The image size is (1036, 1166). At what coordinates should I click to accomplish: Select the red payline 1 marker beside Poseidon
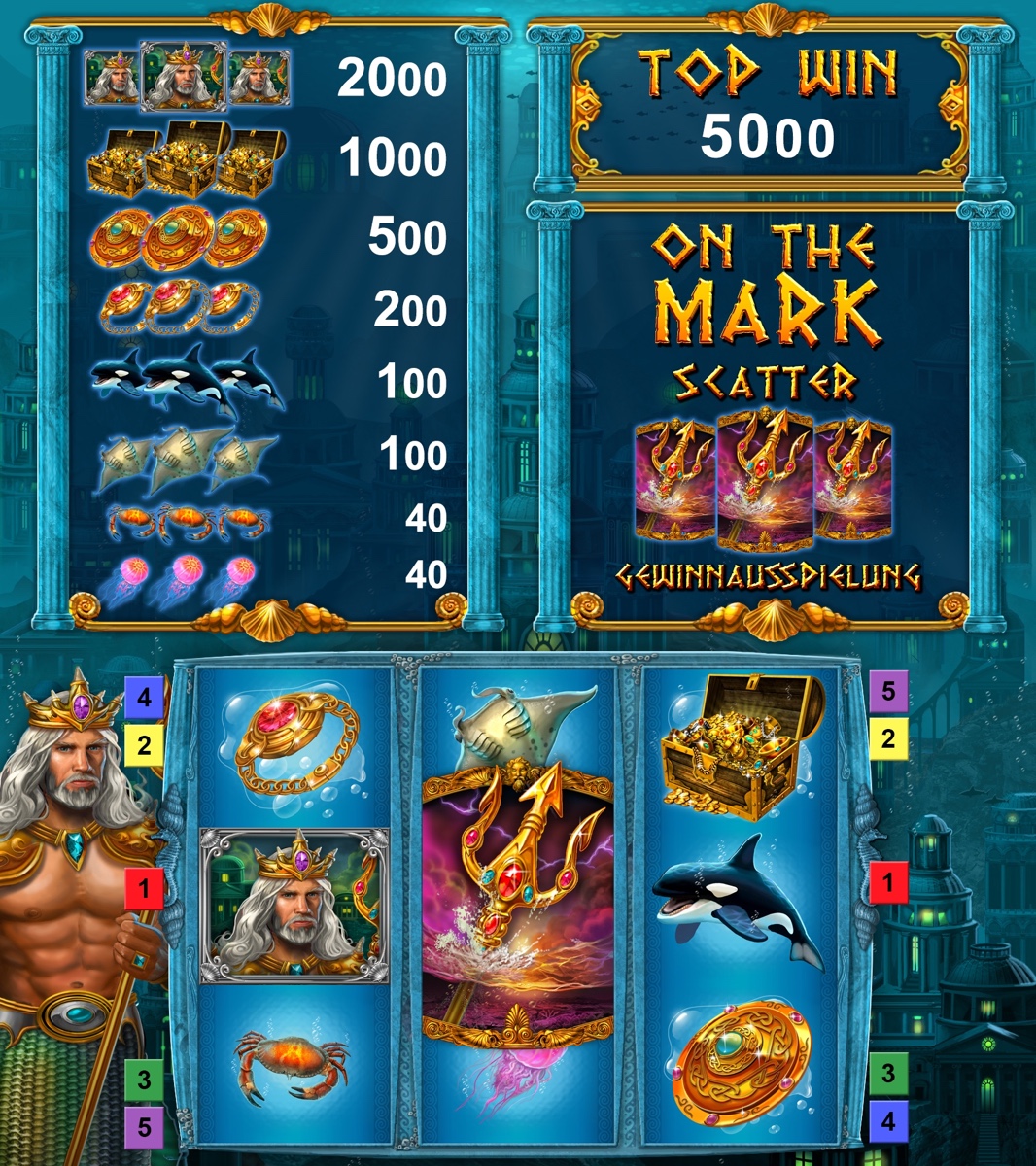coord(144,888)
